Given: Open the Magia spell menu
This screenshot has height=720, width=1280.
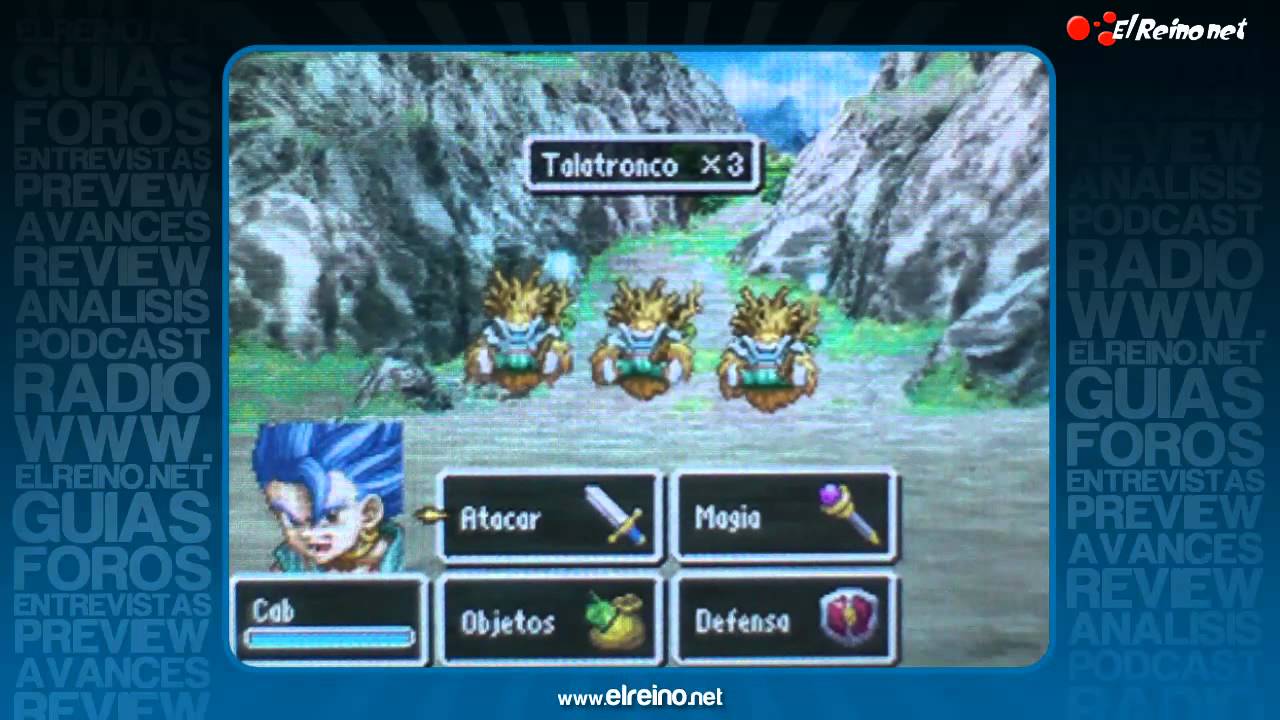Looking at the screenshot, I should [x=785, y=516].
